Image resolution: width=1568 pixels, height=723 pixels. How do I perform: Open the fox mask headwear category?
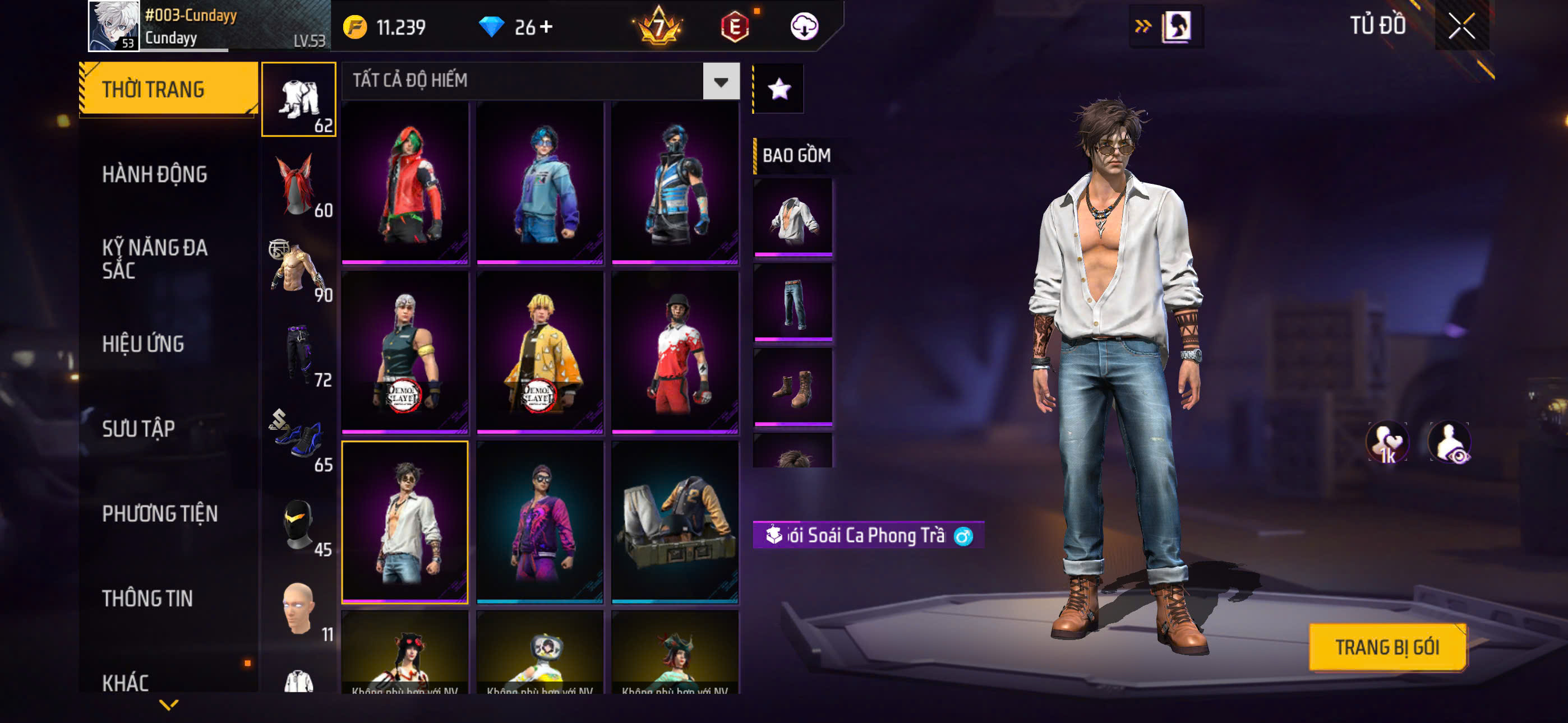[298, 184]
